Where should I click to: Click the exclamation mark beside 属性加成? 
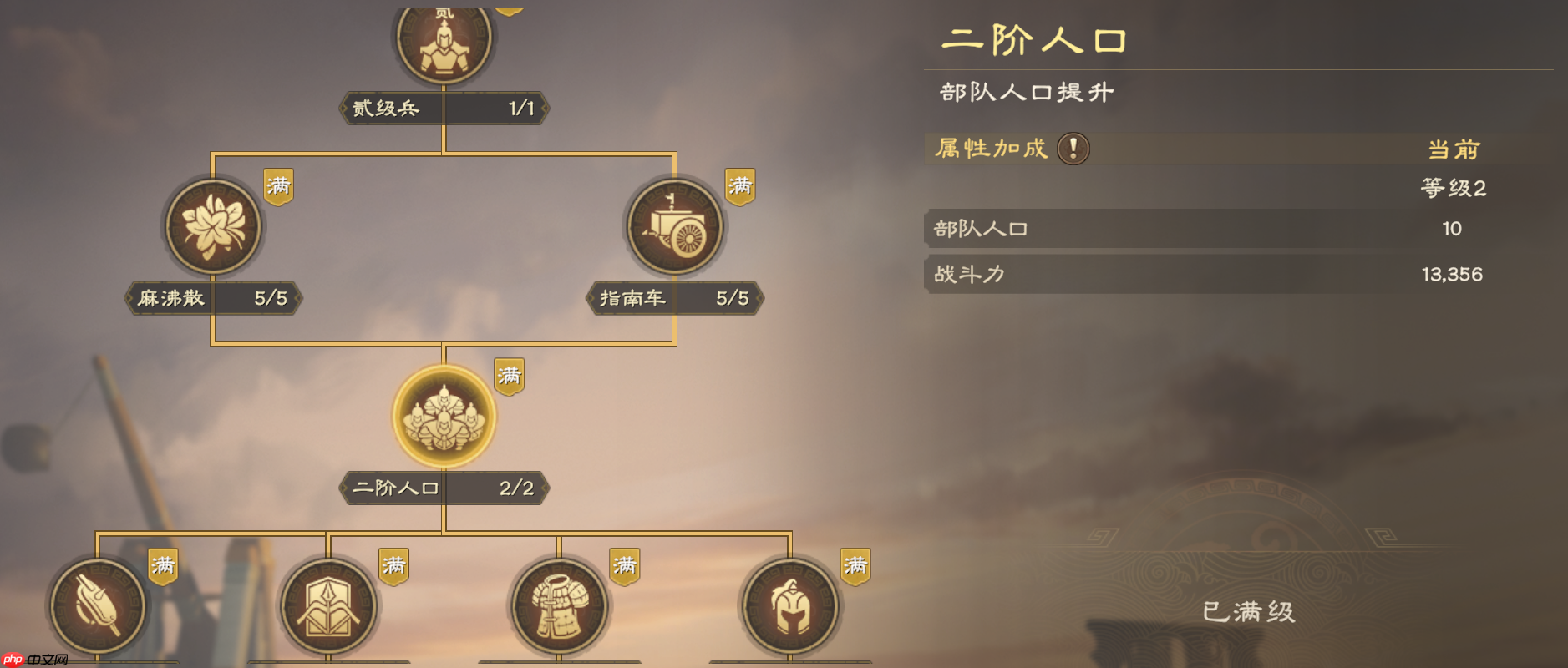pyautogui.click(x=1072, y=148)
